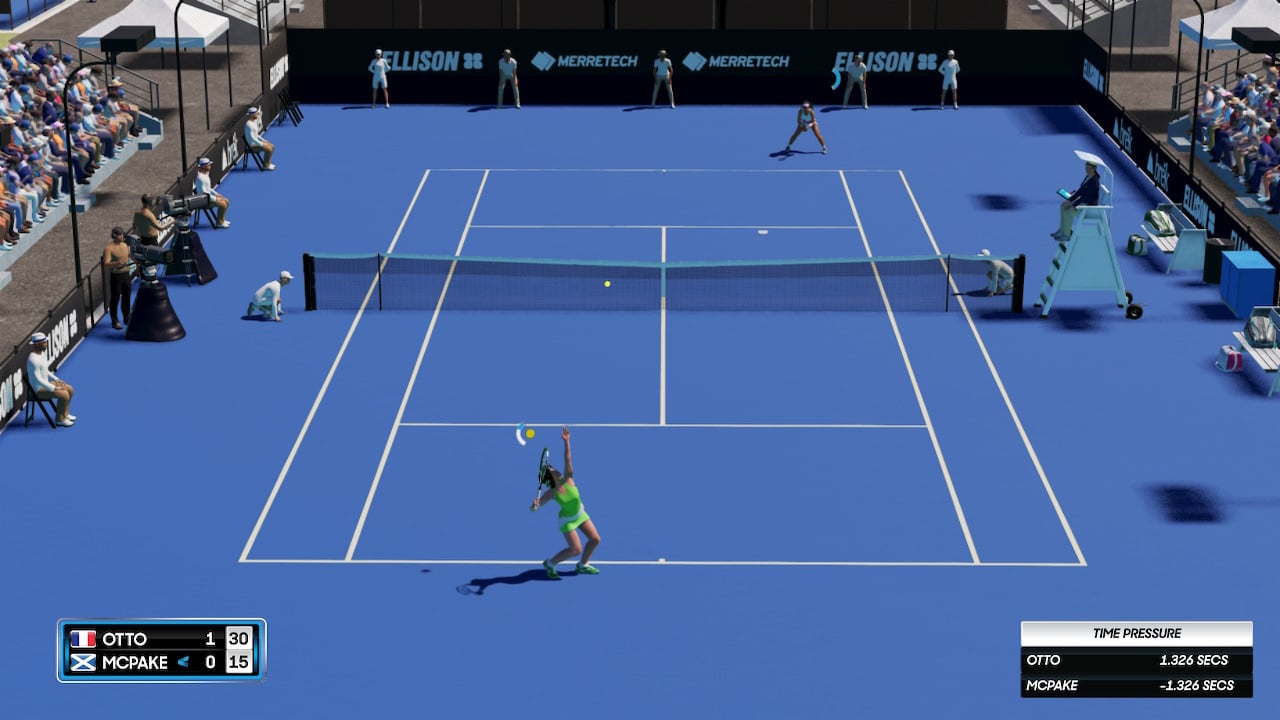Select the MCPAKE name on the scoreboard
Image resolution: width=1280 pixels, height=720 pixels.
(x=133, y=664)
